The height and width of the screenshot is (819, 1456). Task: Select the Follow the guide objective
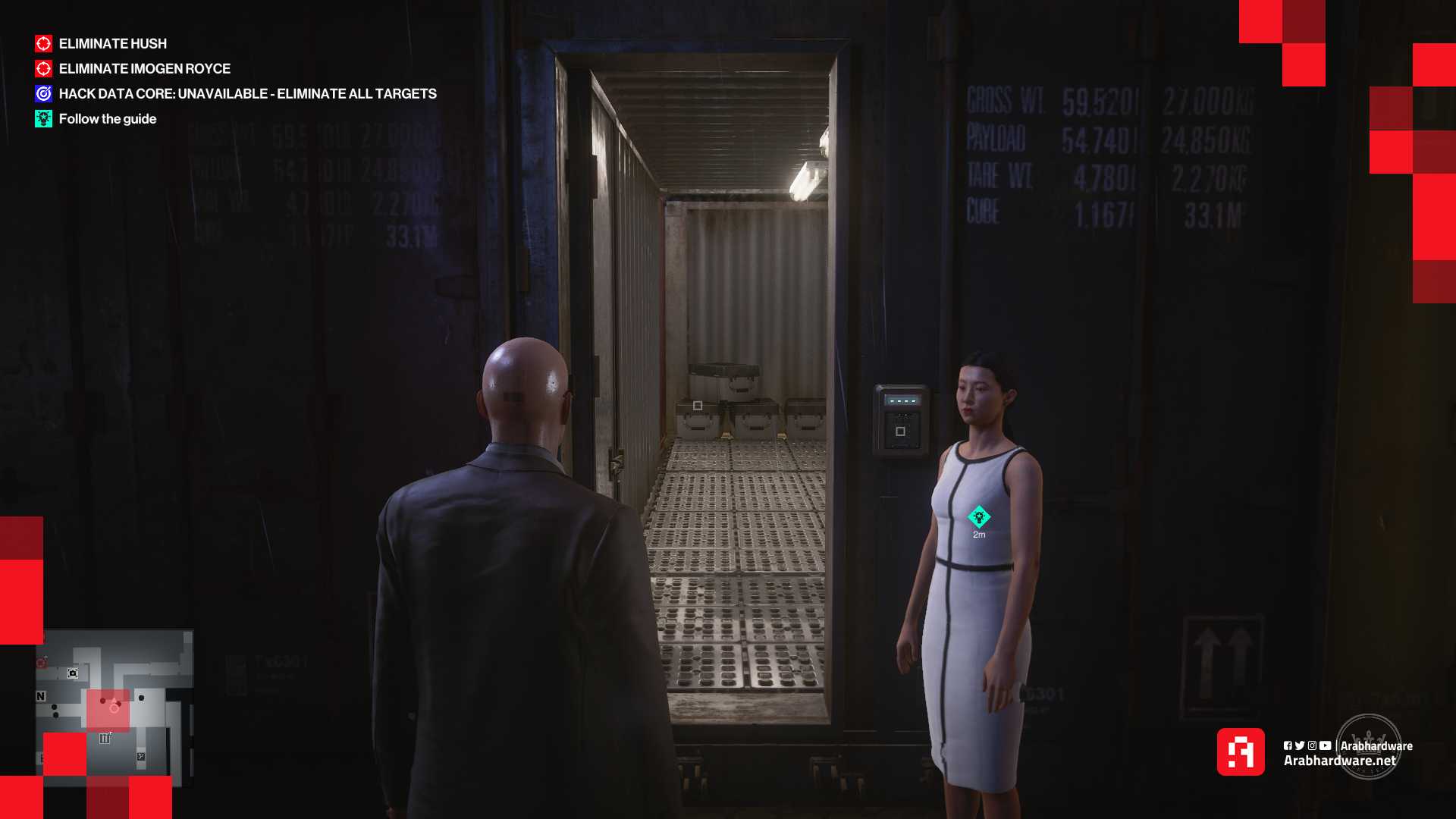(x=107, y=119)
